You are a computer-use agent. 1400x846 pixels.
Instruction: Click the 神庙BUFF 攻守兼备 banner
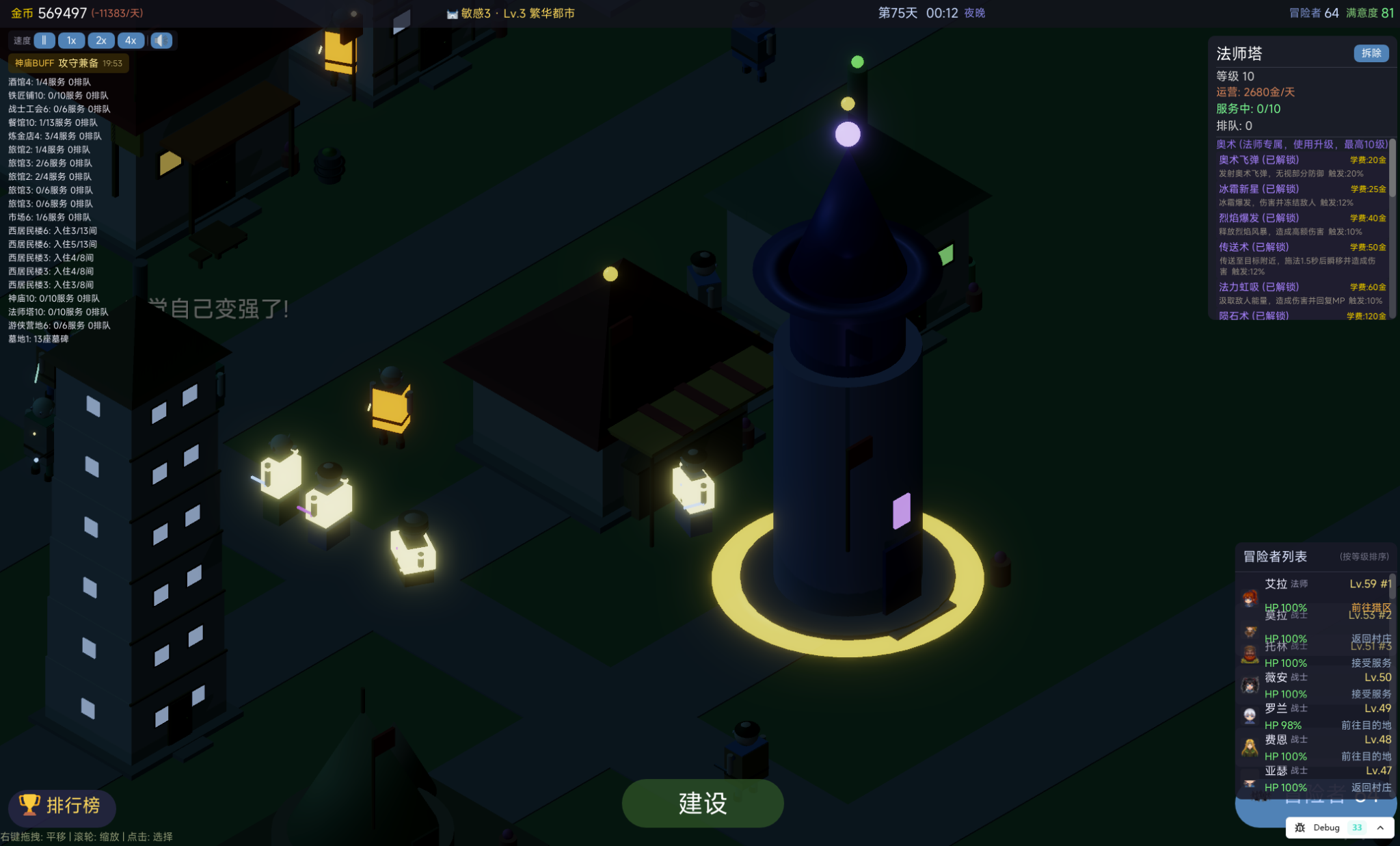click(x=68, y=64)
